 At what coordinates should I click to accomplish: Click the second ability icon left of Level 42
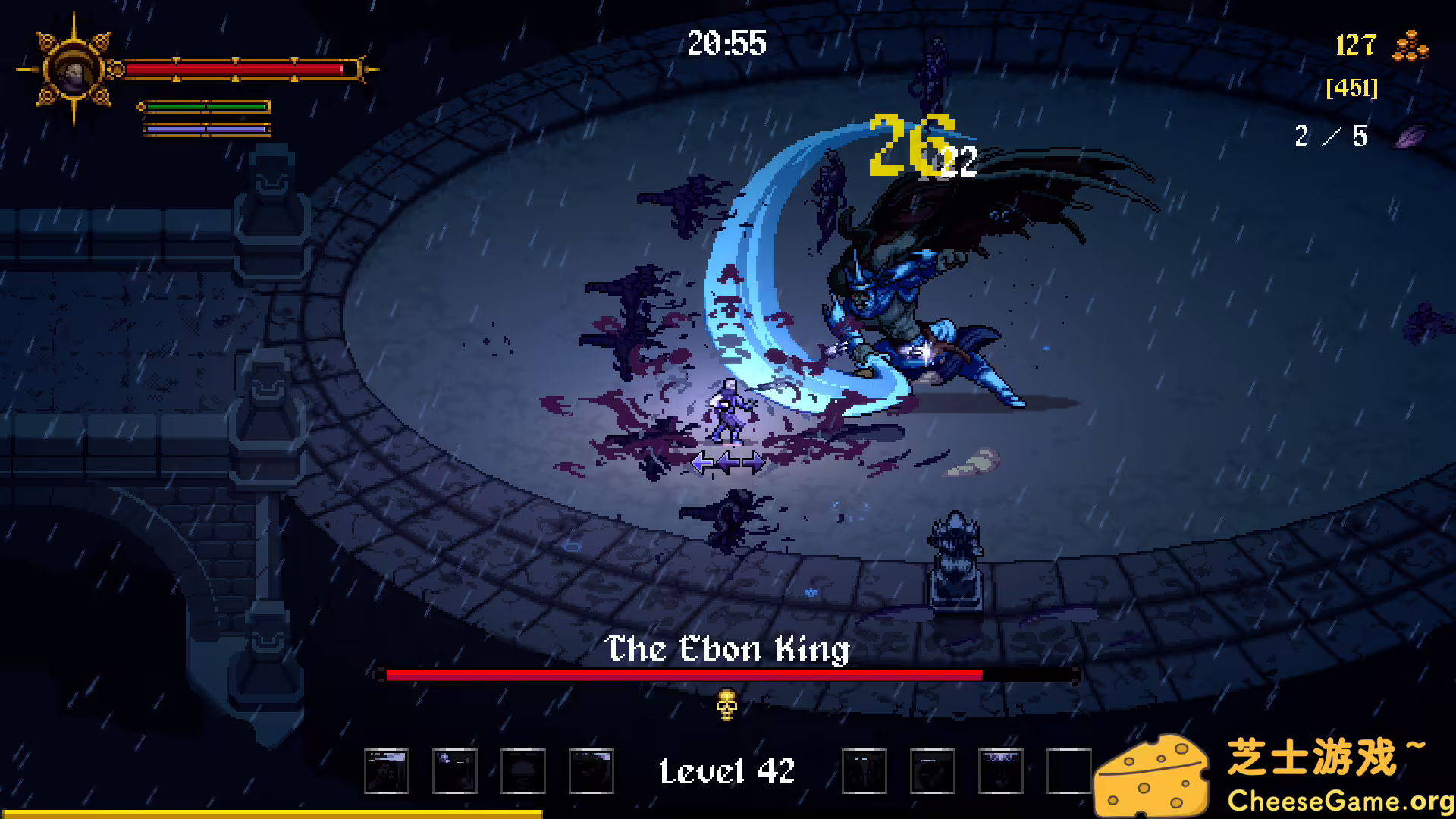pos(455,770)
